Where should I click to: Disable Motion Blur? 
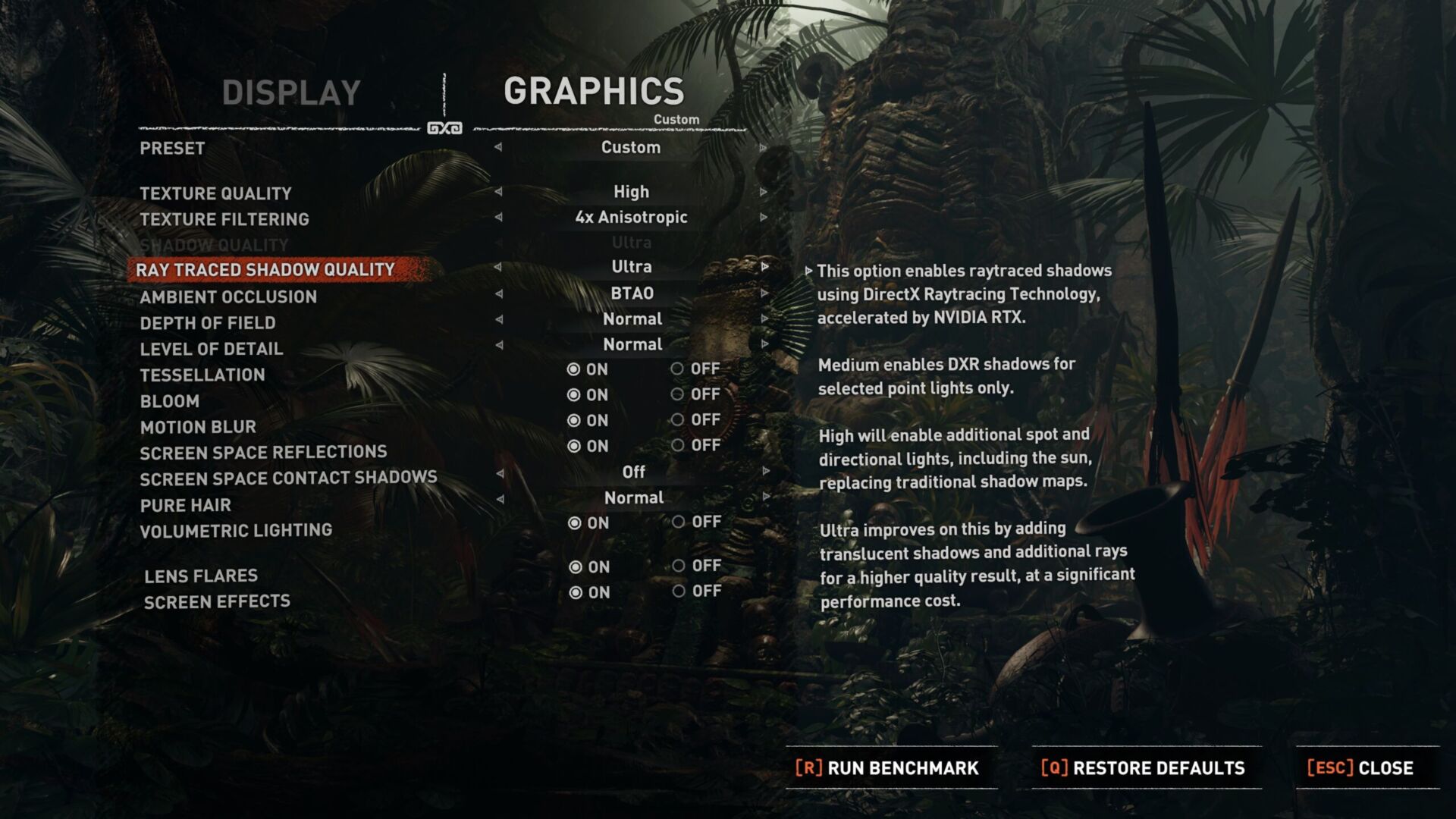coord(678,420)
